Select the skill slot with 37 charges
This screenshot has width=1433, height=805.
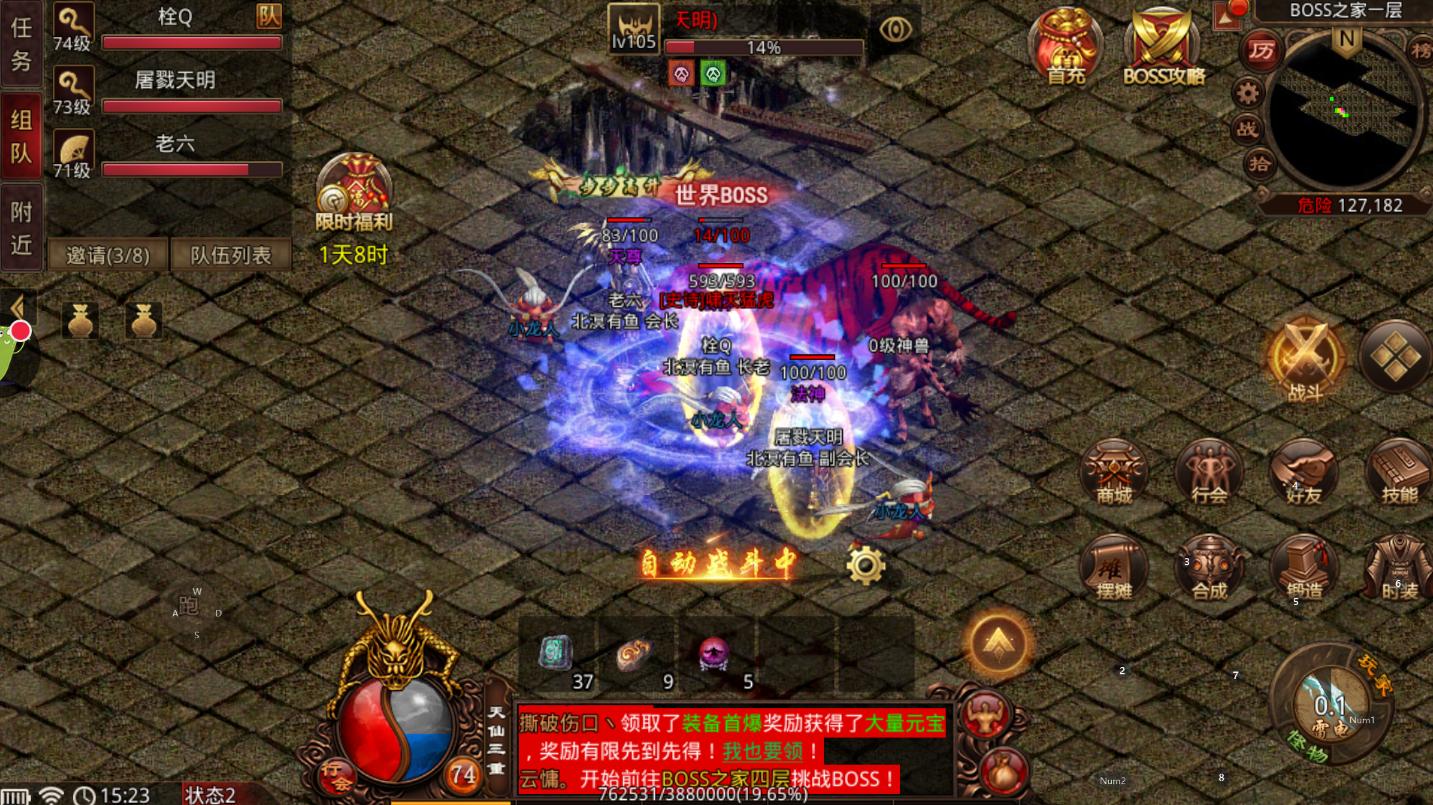click(x=556, y=652)
